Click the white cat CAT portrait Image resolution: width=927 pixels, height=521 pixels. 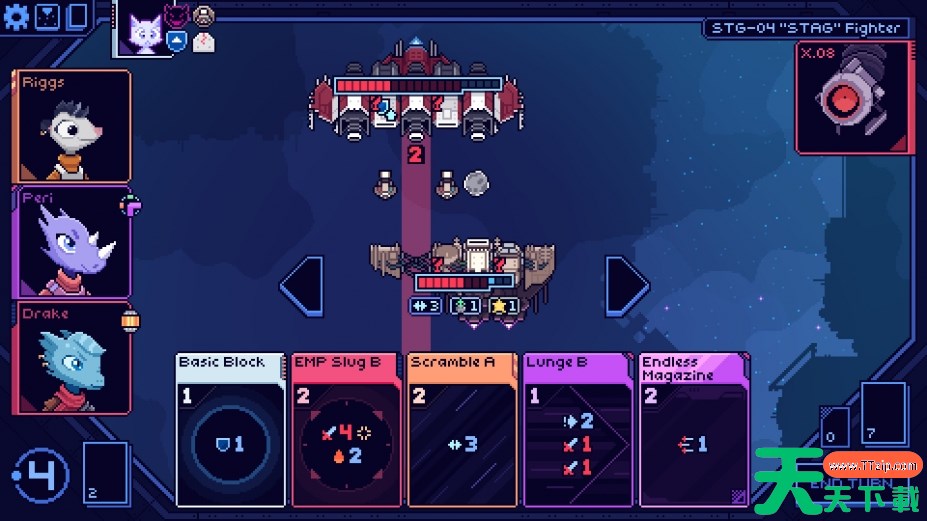tap(145, 32)
